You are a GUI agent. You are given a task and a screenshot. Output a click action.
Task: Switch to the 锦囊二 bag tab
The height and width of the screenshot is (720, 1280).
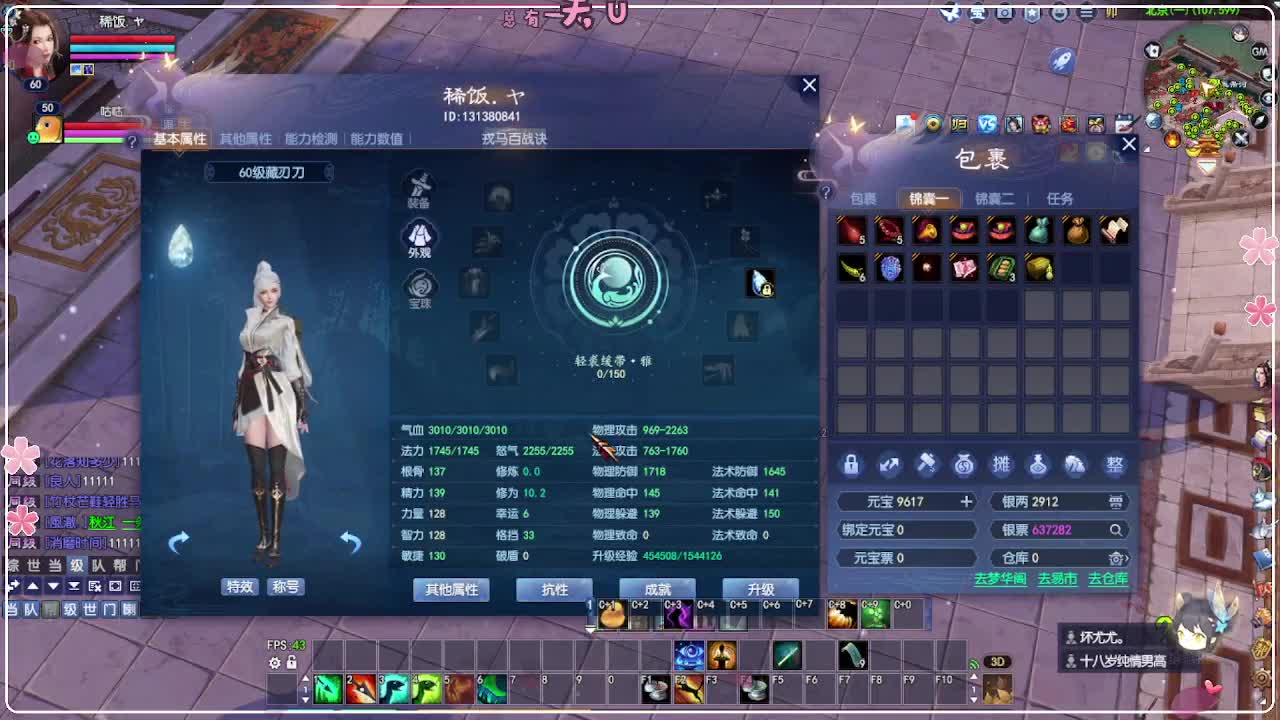tap(995, 198)
